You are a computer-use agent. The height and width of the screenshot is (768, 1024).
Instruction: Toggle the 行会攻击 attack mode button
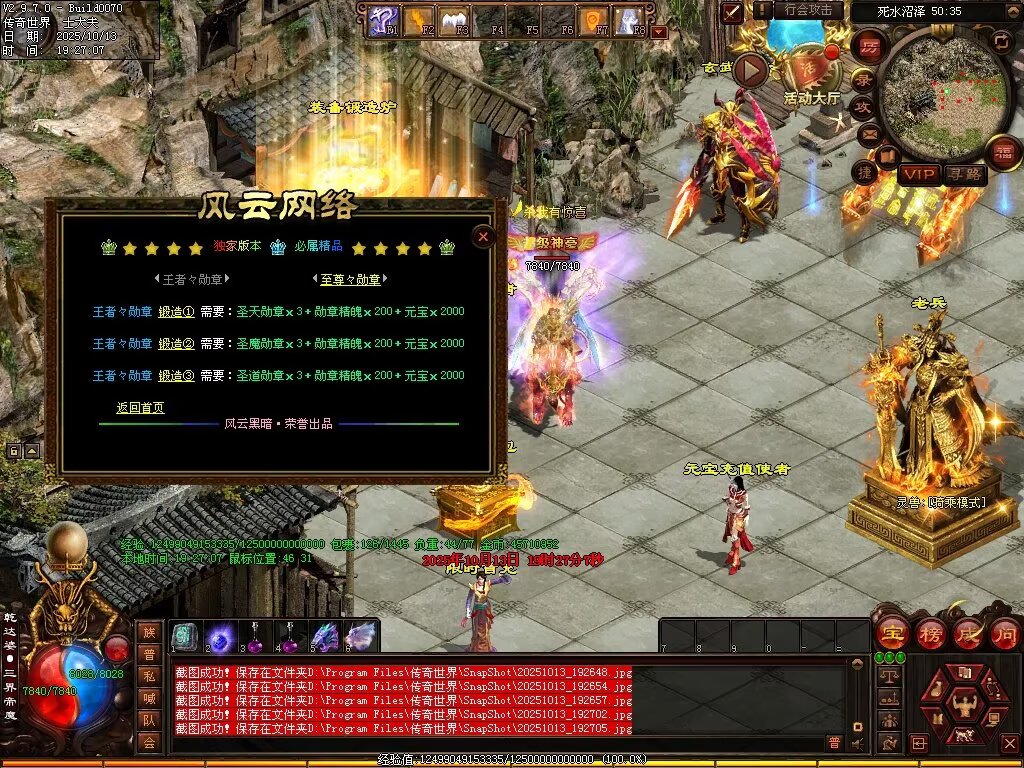809,10
